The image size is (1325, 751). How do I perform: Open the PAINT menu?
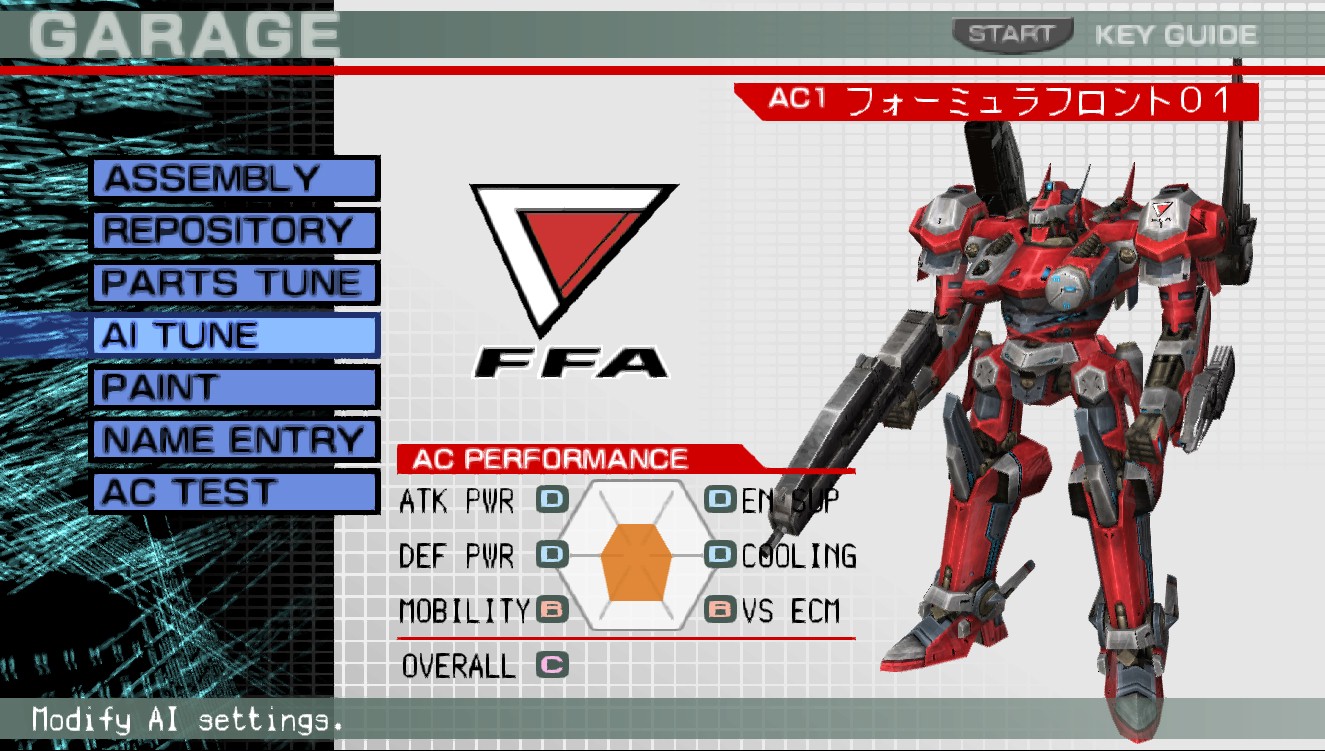click(x=232, y=387)
